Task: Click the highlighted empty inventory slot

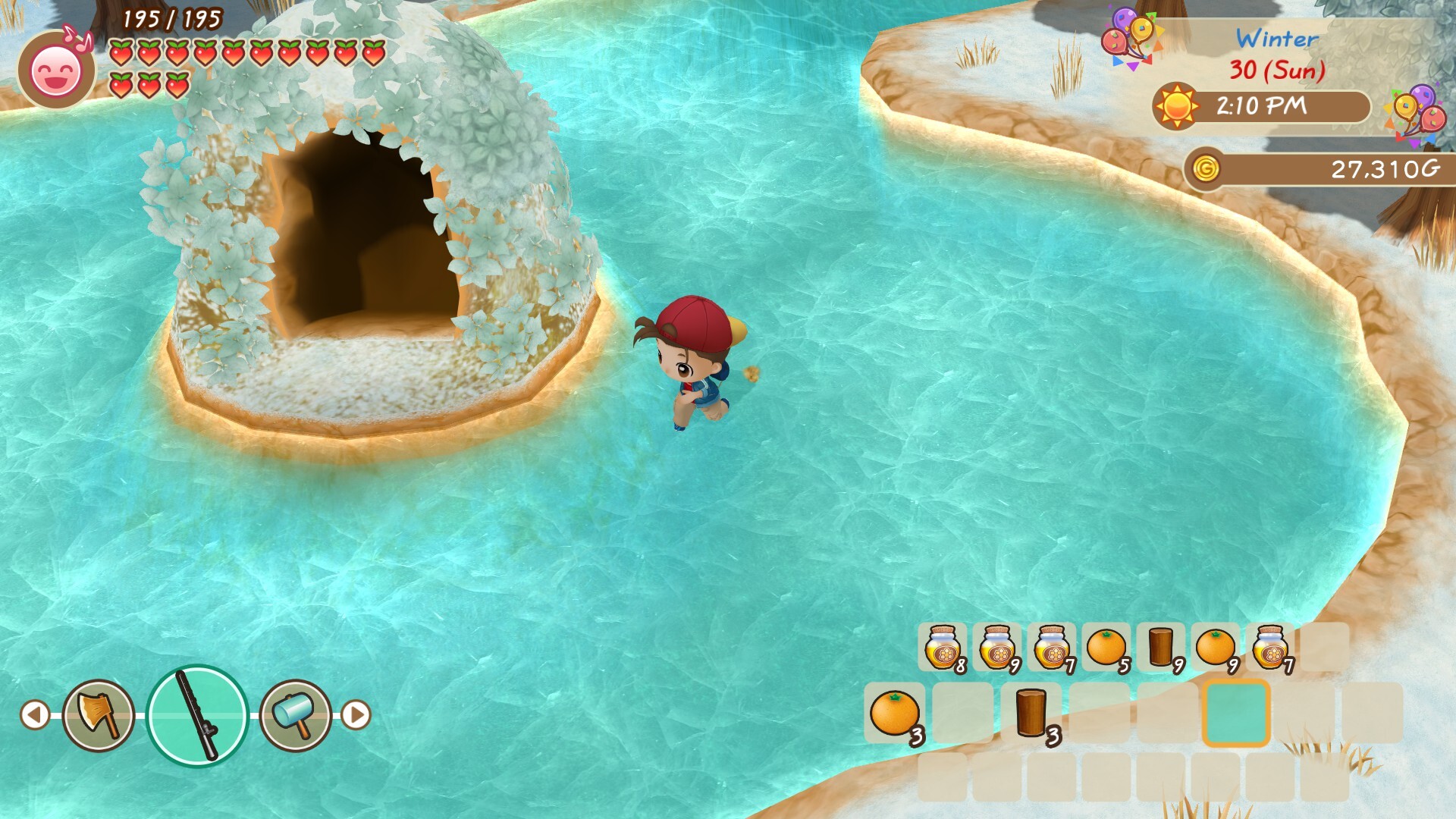Action: tap(1236, 713)
